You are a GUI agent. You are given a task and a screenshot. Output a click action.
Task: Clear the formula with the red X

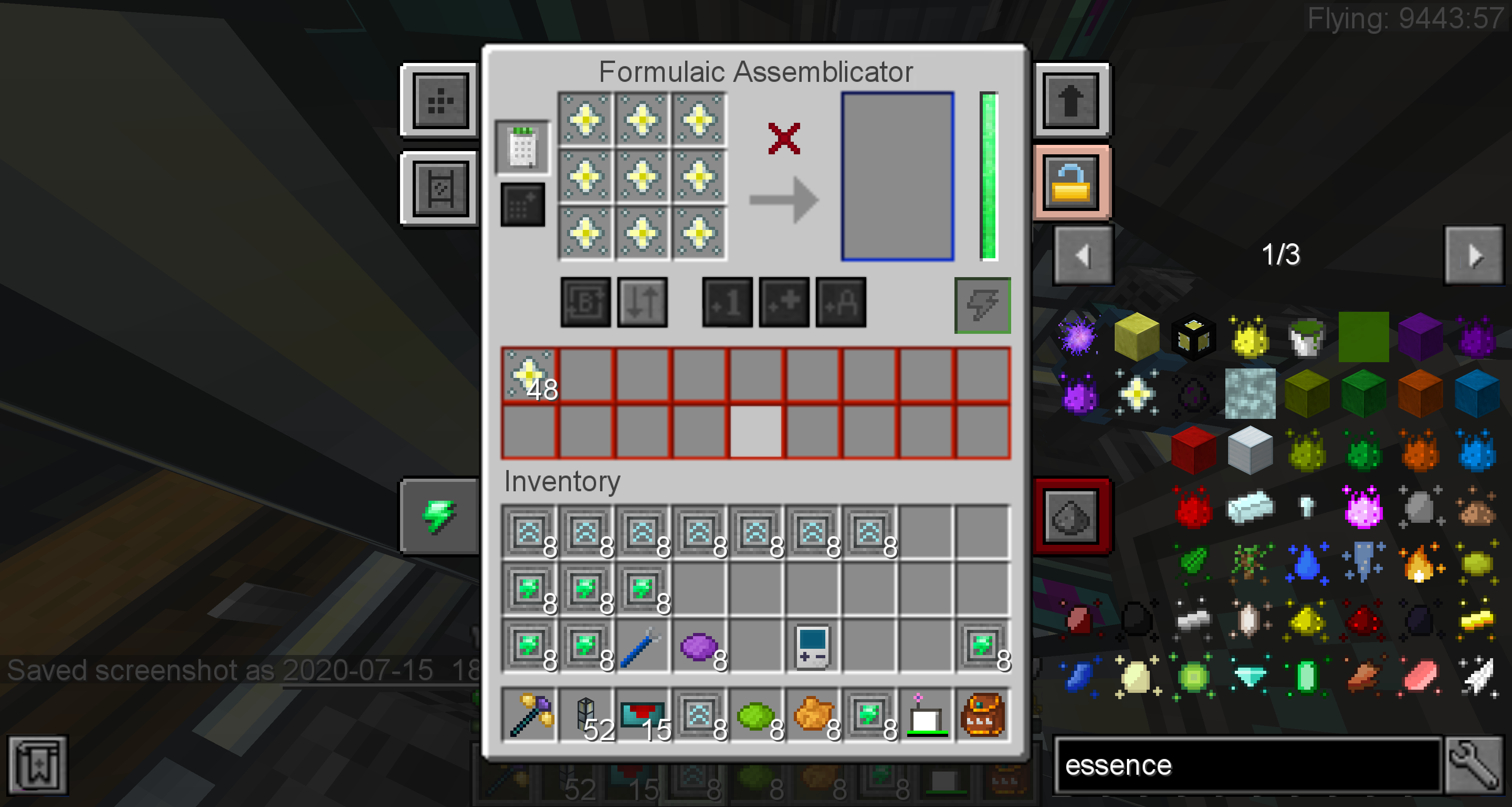click(784, 139)
